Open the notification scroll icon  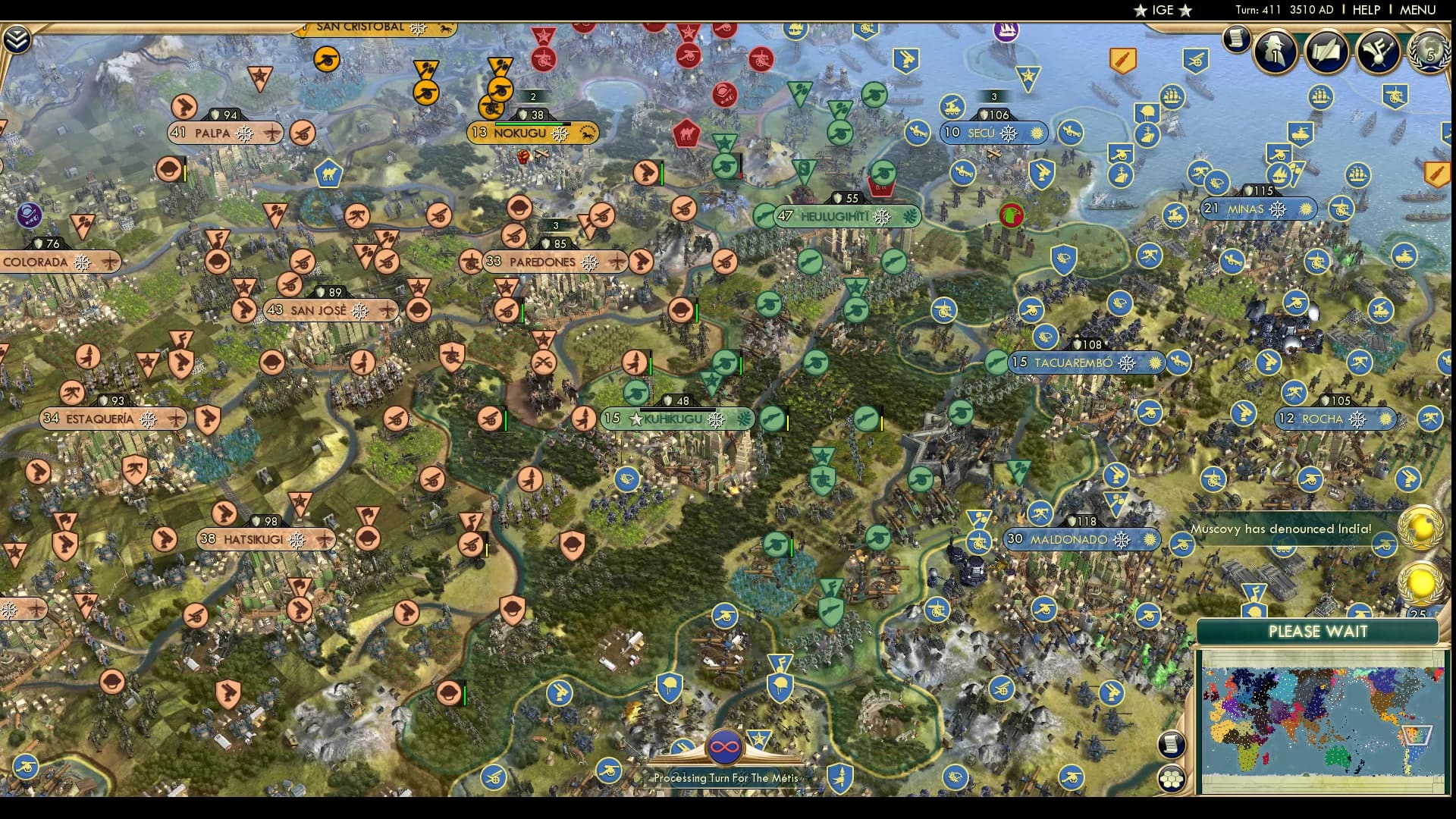(x=1237, y=39)
